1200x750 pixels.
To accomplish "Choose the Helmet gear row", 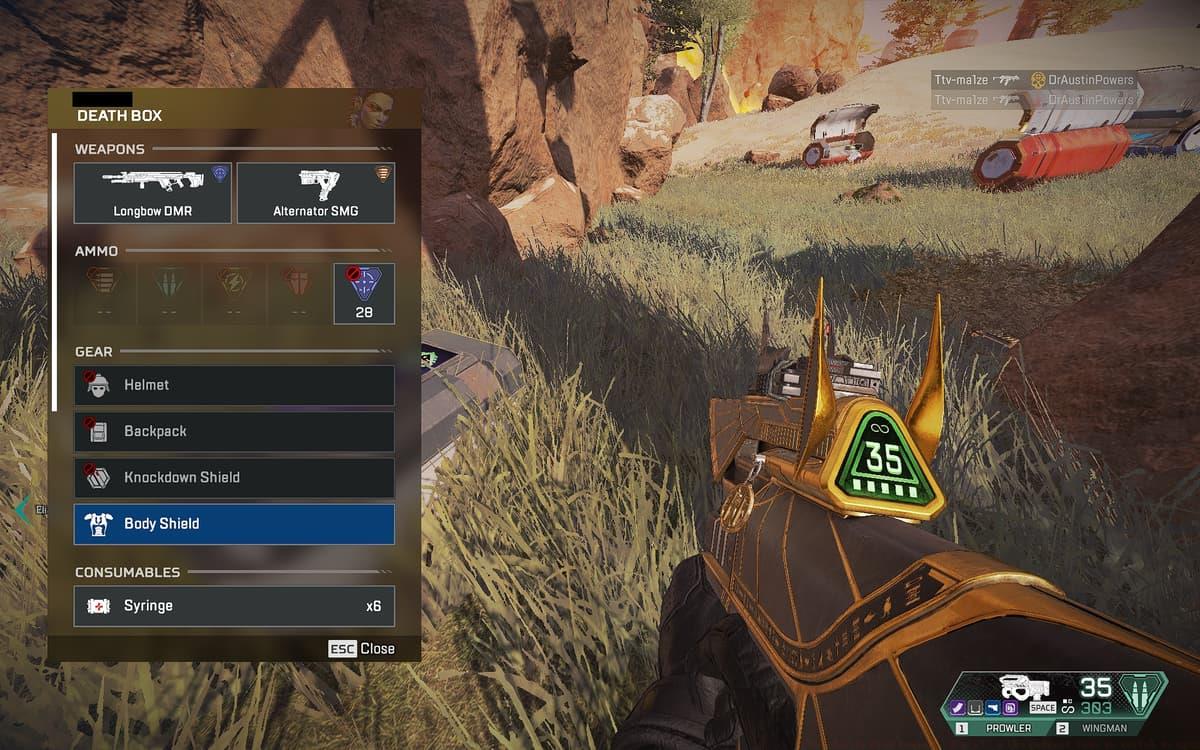I will [234, 385].
